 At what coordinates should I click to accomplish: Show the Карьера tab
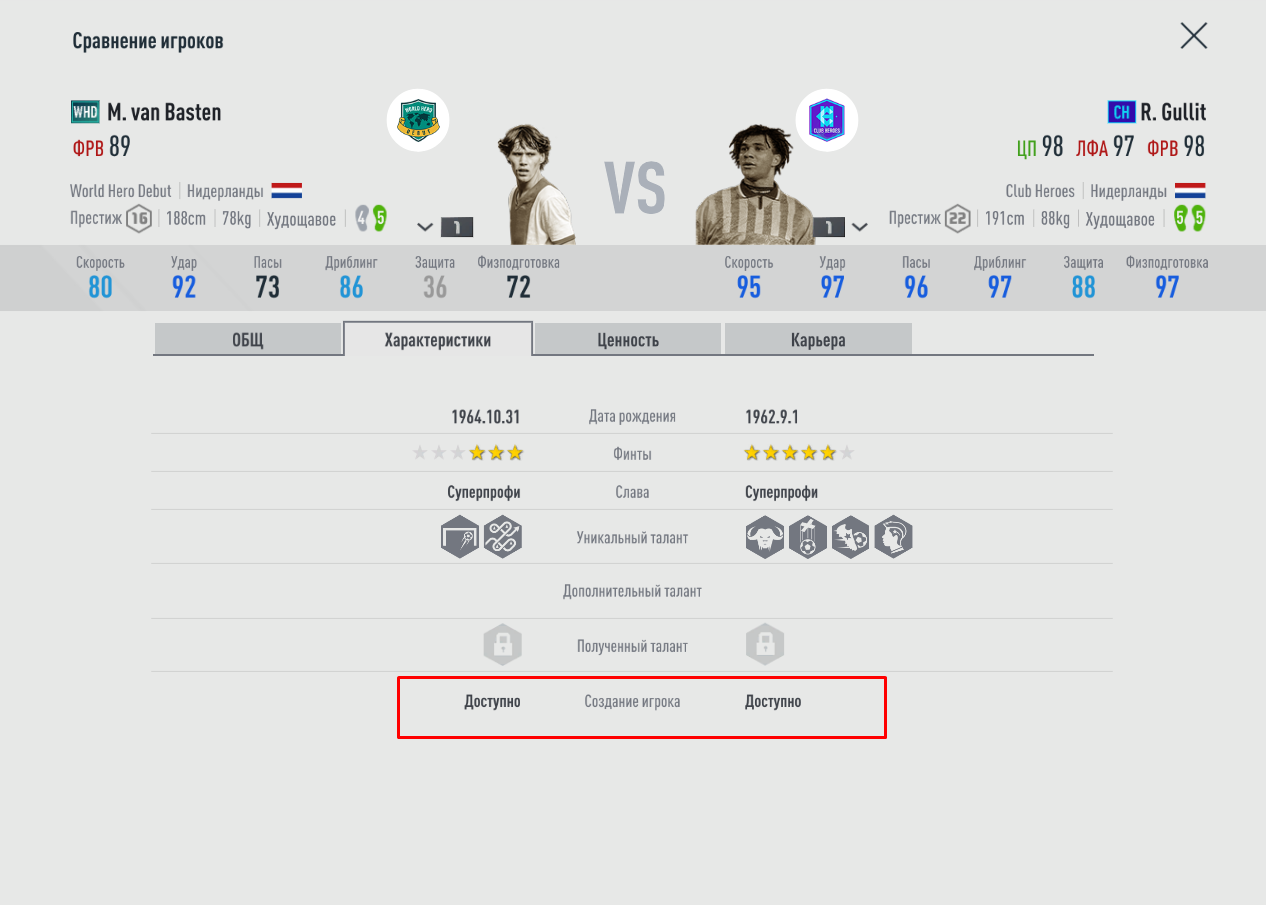click(818, 339)
